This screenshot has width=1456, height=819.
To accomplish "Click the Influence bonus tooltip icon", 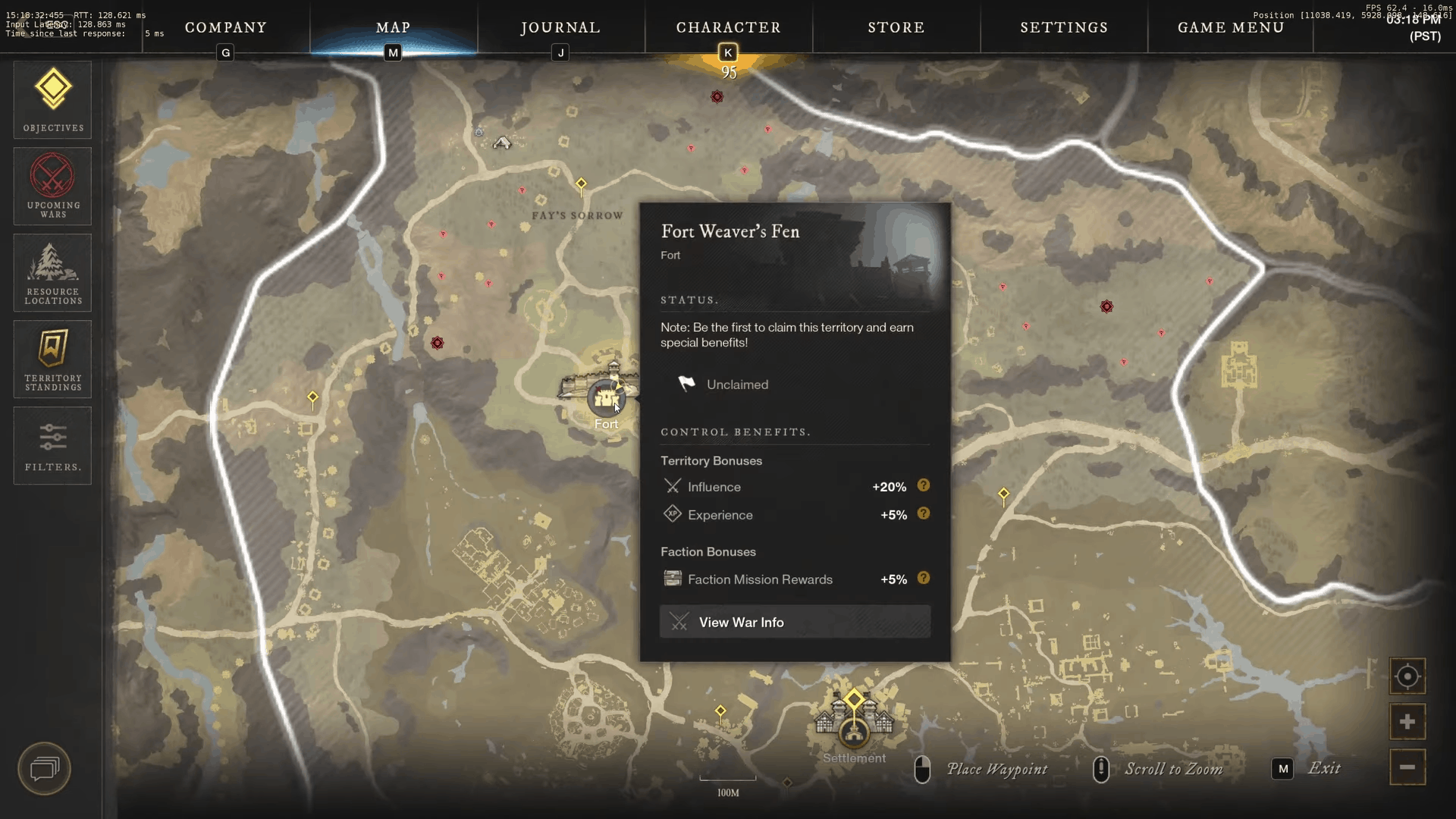I will pos(924,486).
